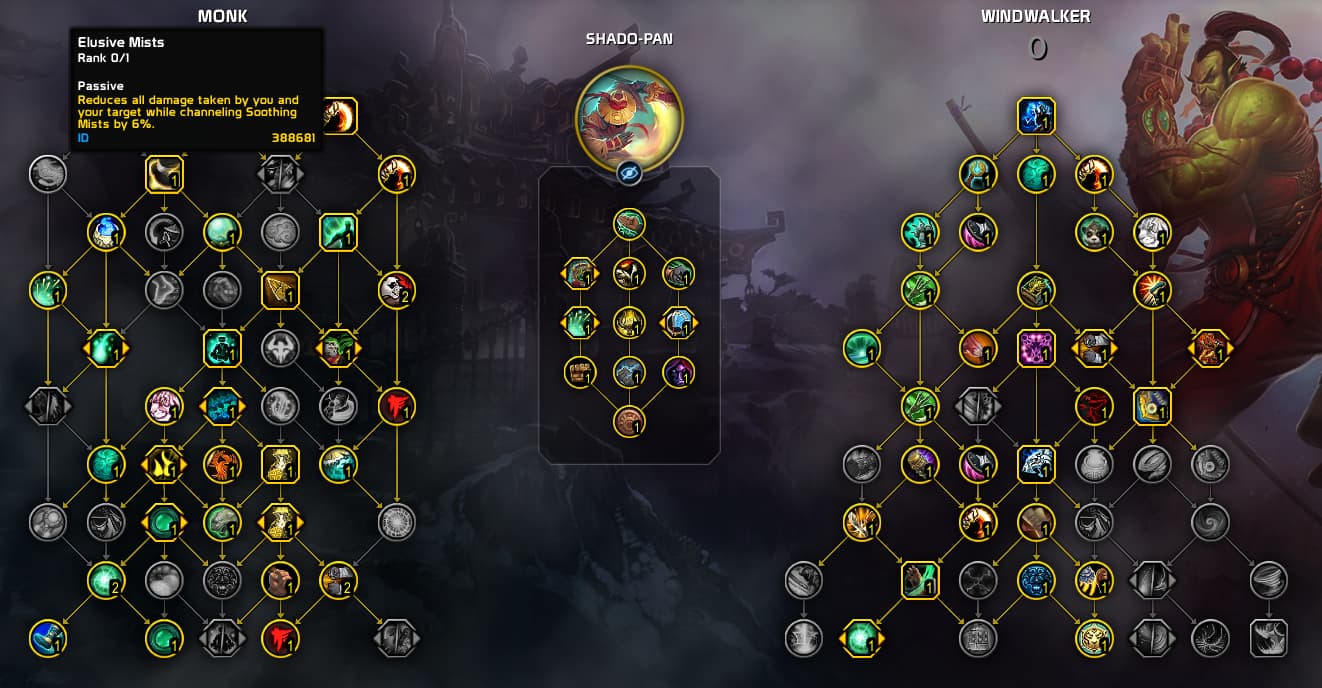Image resolution: width=1322 pixels, height=688 pixels.
Task: Choose the pink pig talent node
Action: 164,406
